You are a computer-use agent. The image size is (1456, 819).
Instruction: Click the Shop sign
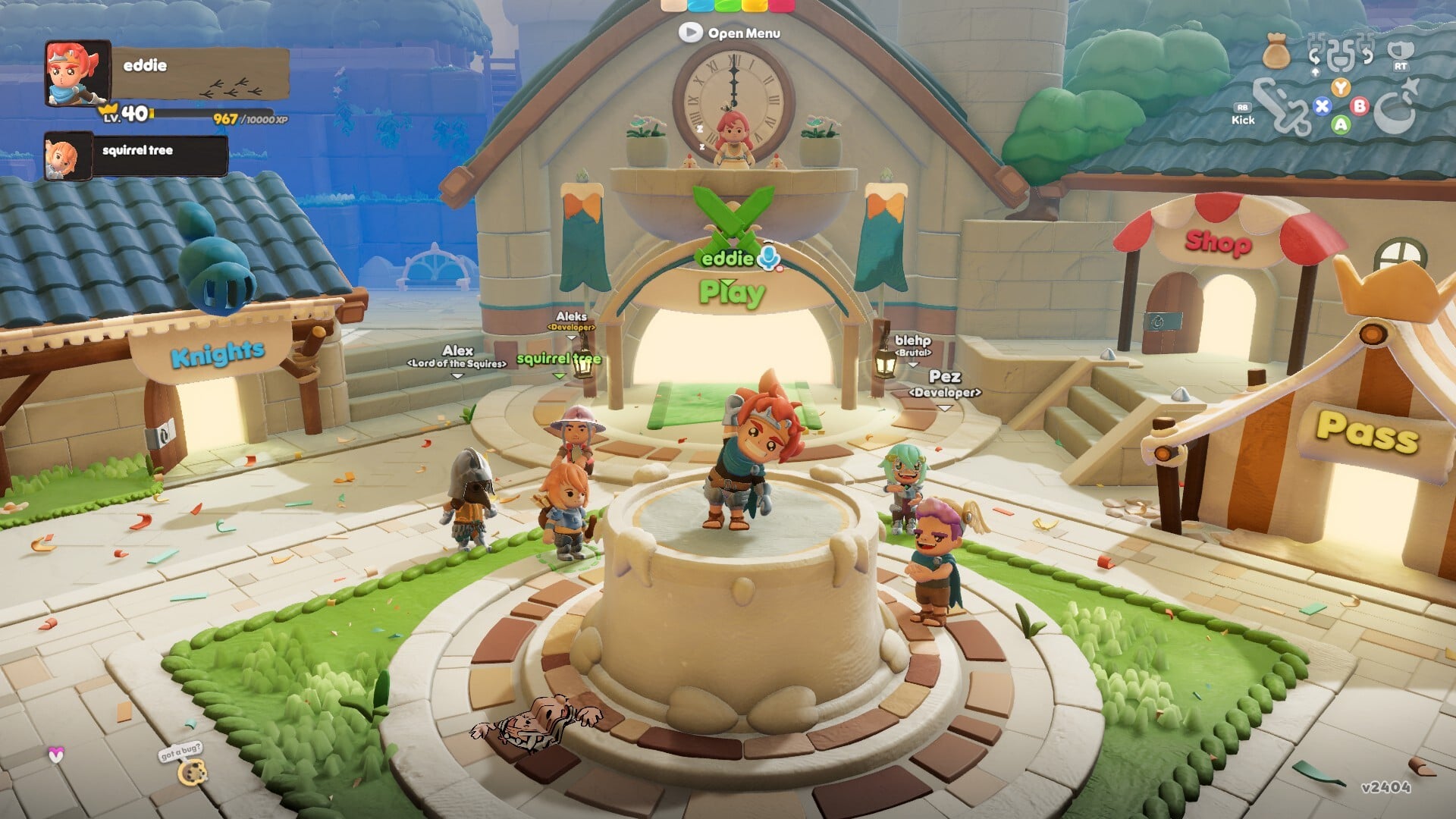[x=1217, y=244]
